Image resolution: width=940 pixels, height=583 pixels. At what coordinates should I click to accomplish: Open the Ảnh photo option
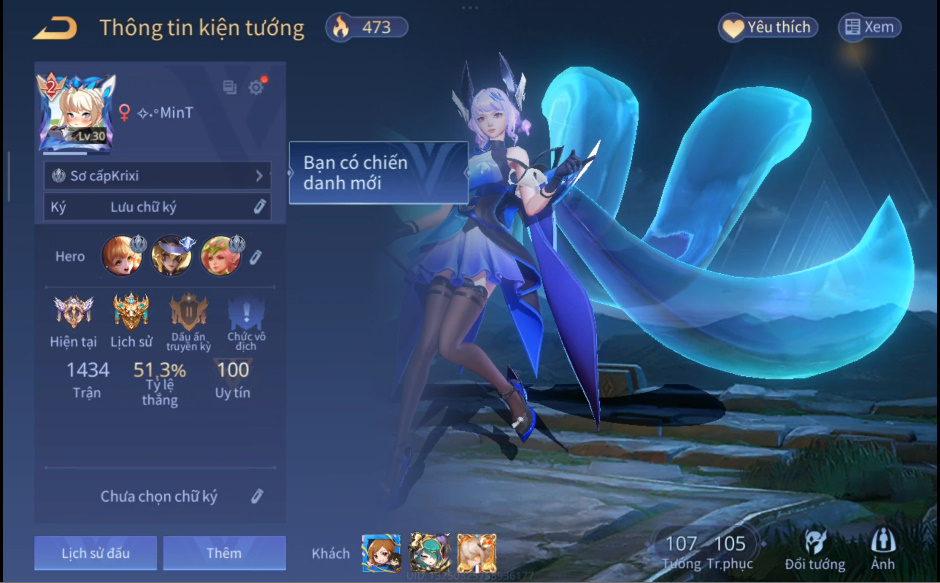pyautogui.click(x=883, y=549)
